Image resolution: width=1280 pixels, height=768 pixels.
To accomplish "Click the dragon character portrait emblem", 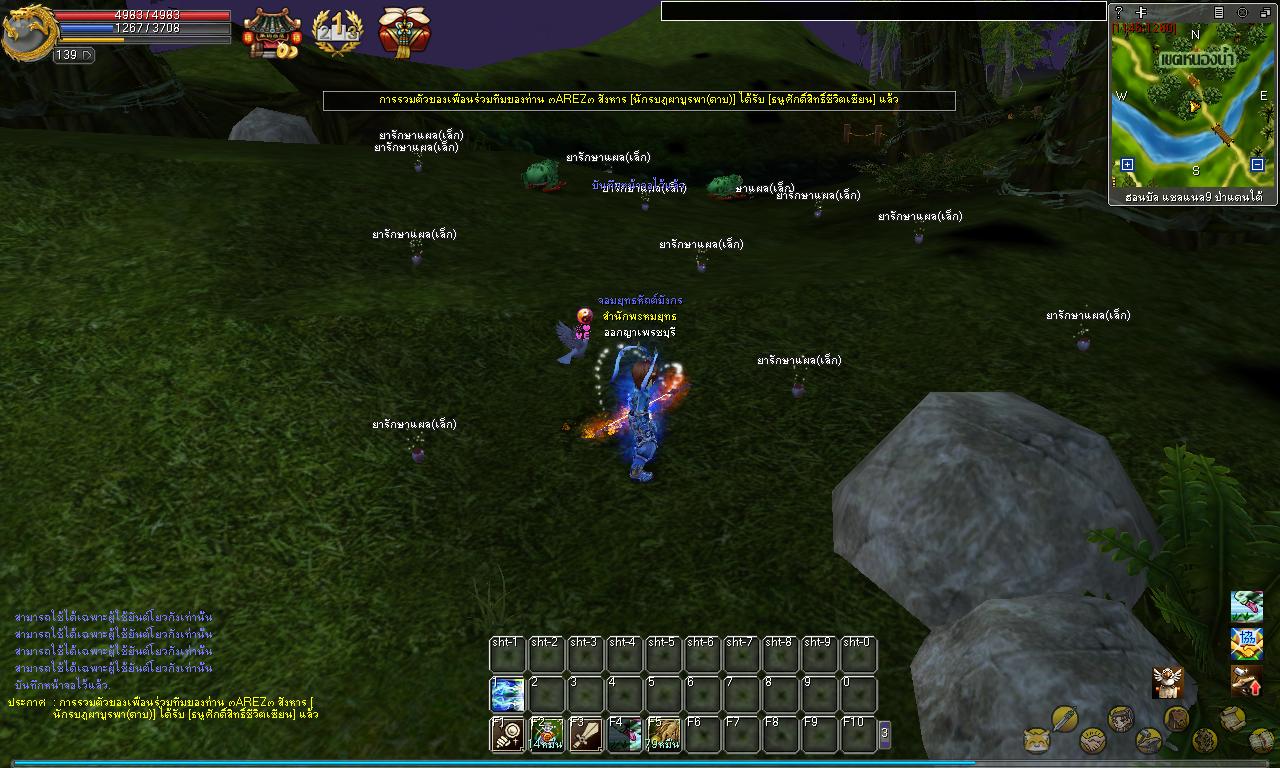I will pos(27,33).
